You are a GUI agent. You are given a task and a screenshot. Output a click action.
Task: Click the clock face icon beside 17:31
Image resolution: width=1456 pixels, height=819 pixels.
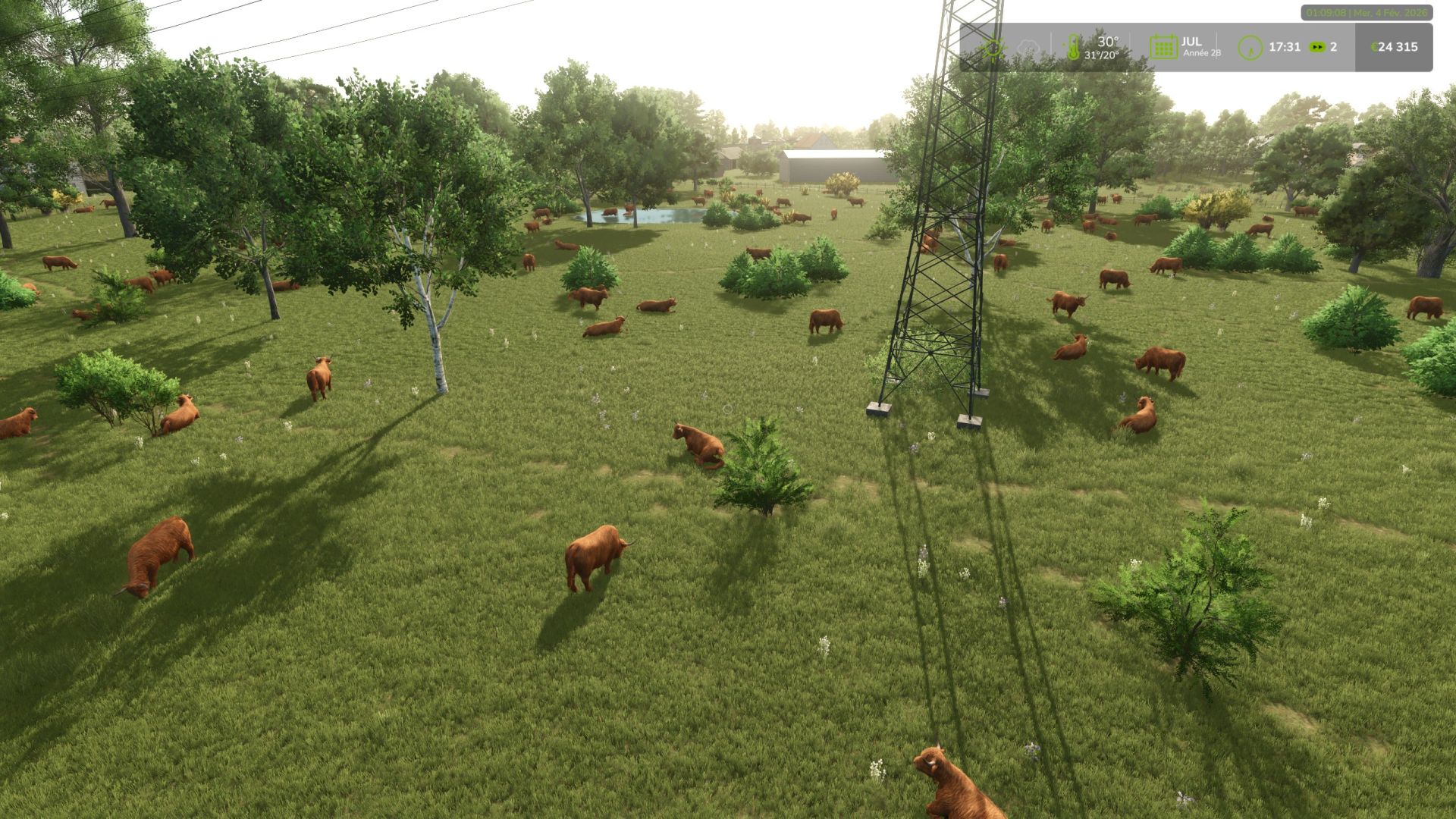coord(1250,47)
